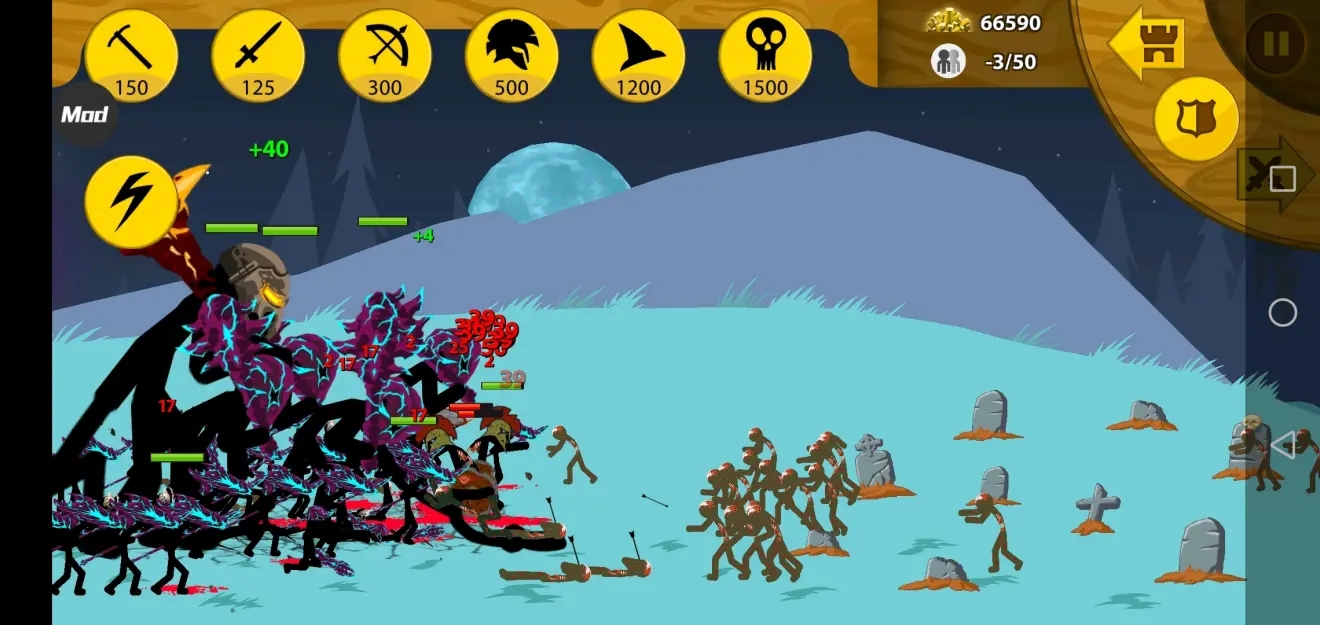Open the Mod menu button
Viewport: 1320px width, 625px height.
(x=84, y=114)
